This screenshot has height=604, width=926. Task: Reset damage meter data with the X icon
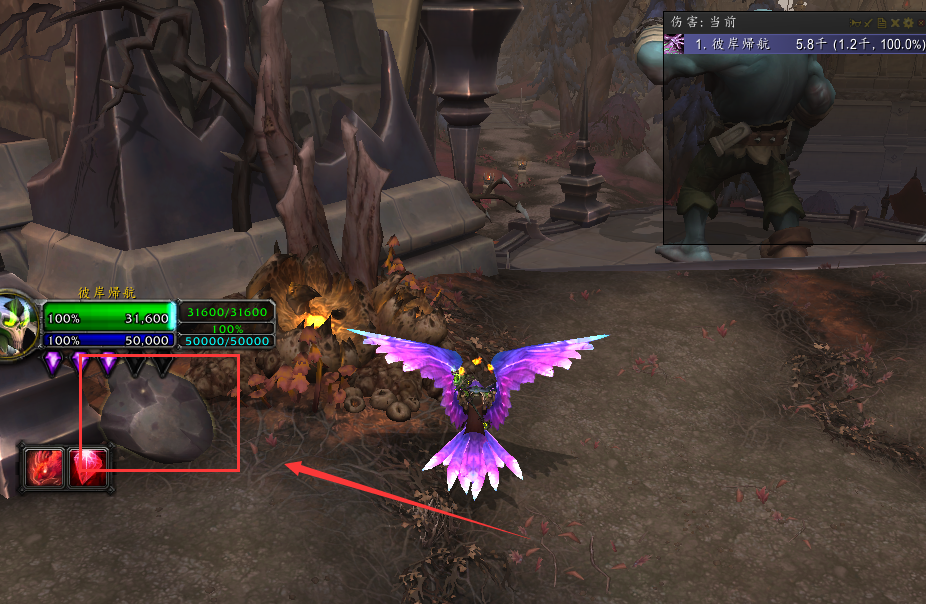click(895, 22)
